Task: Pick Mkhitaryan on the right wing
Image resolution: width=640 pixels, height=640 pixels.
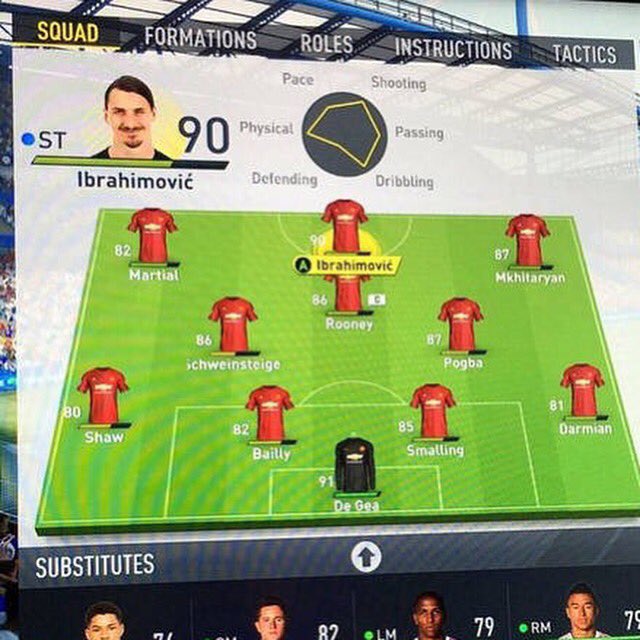Action: pyautogui.click(x=527, y=241)
